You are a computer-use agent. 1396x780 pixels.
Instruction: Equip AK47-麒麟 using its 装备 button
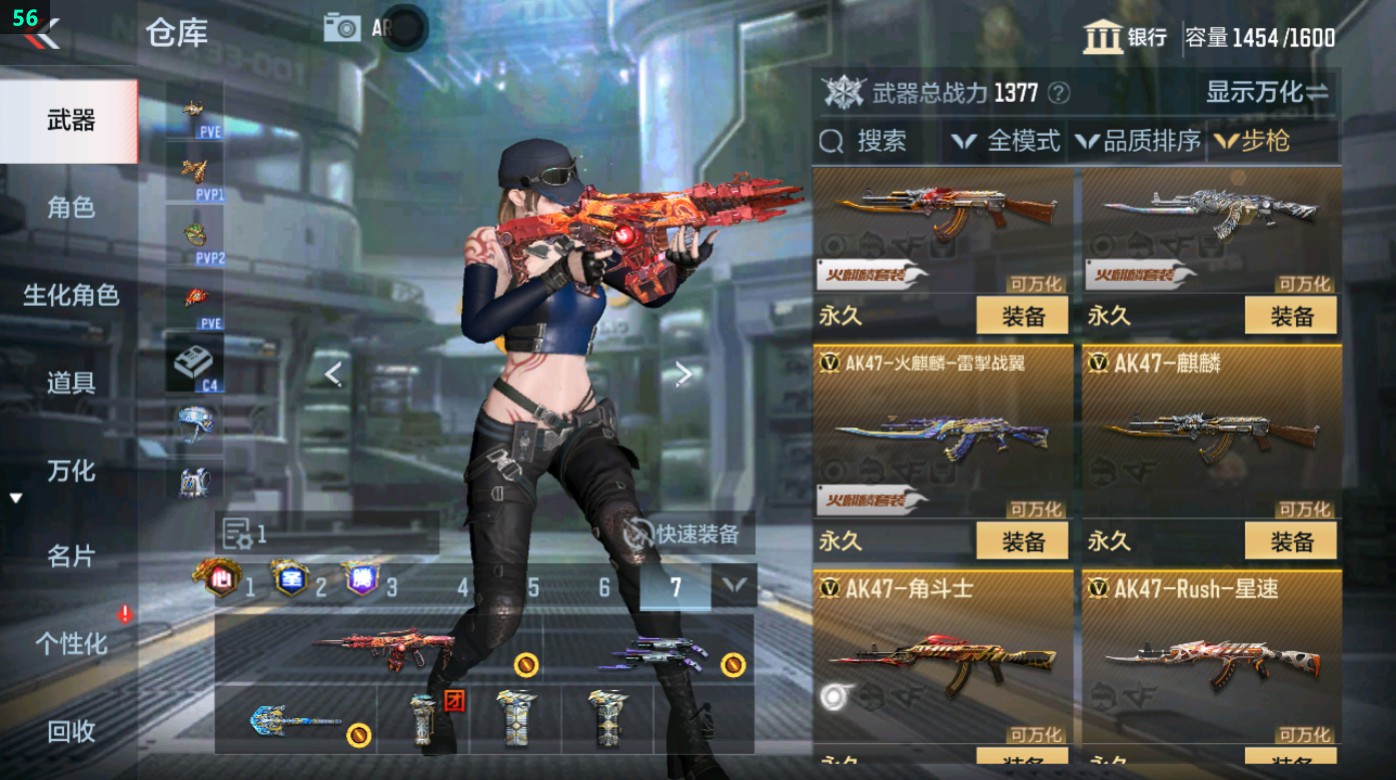1293,540
